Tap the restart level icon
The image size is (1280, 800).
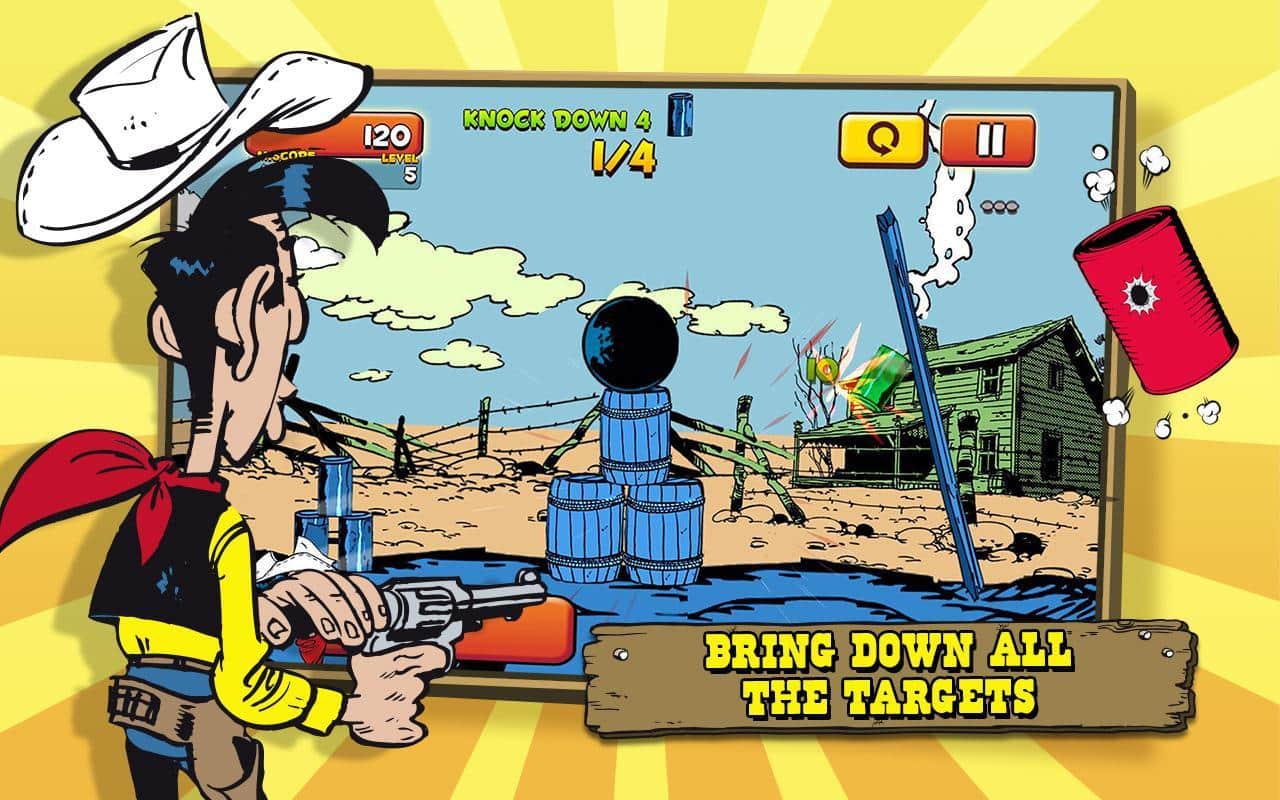(x=881, y=138)
